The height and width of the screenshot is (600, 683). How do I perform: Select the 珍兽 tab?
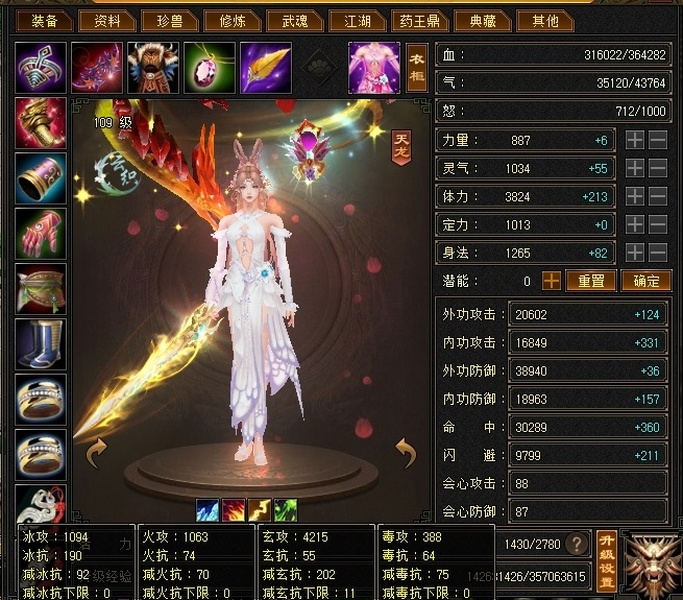169,20
